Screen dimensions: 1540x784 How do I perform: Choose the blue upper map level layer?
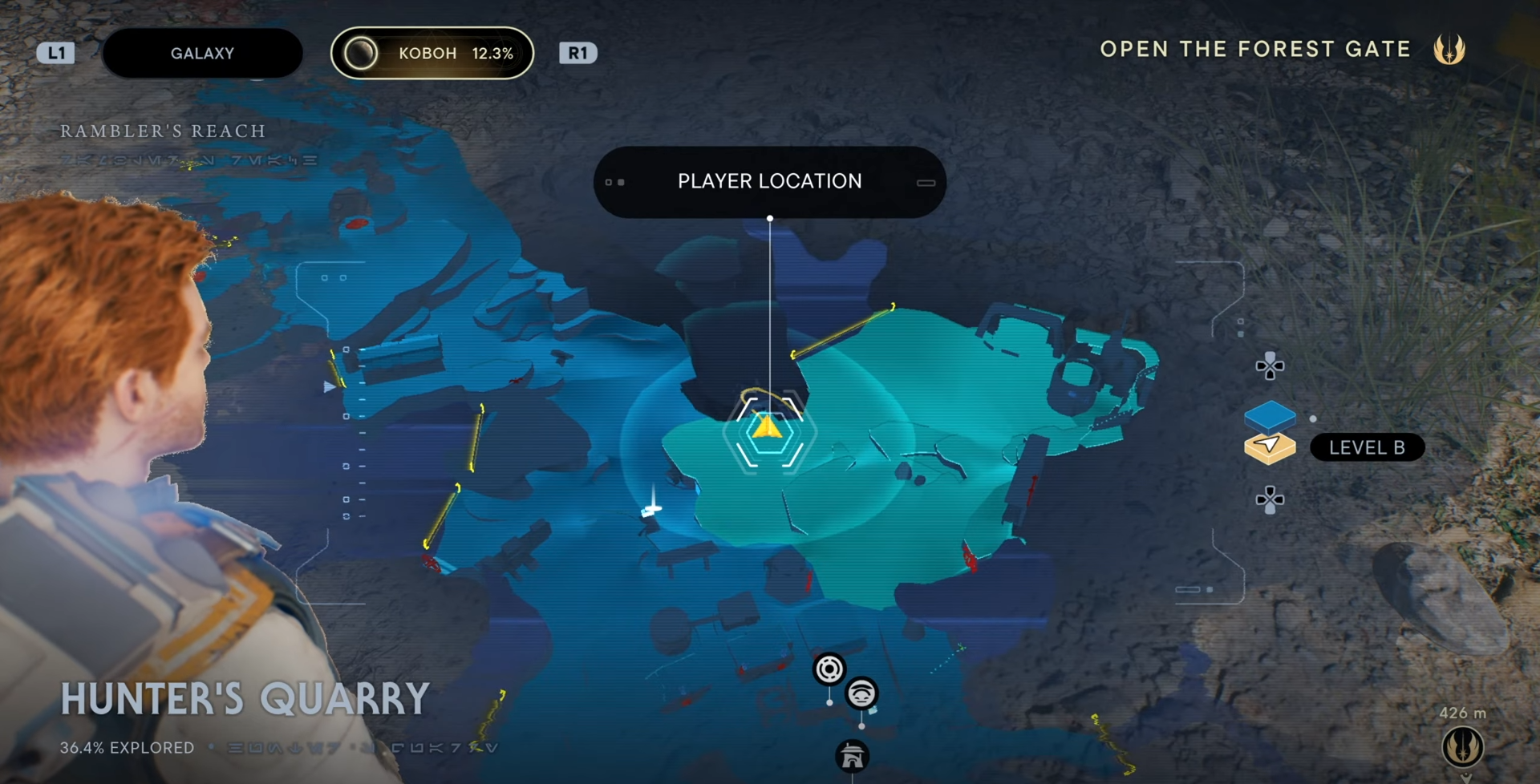[x=1270, y=415]
